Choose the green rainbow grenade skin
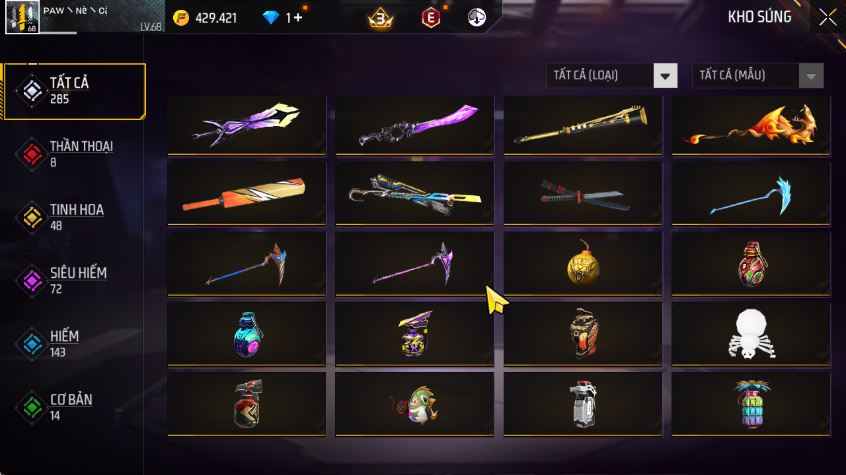Screen dimensions: 846x475 [750, 403]
